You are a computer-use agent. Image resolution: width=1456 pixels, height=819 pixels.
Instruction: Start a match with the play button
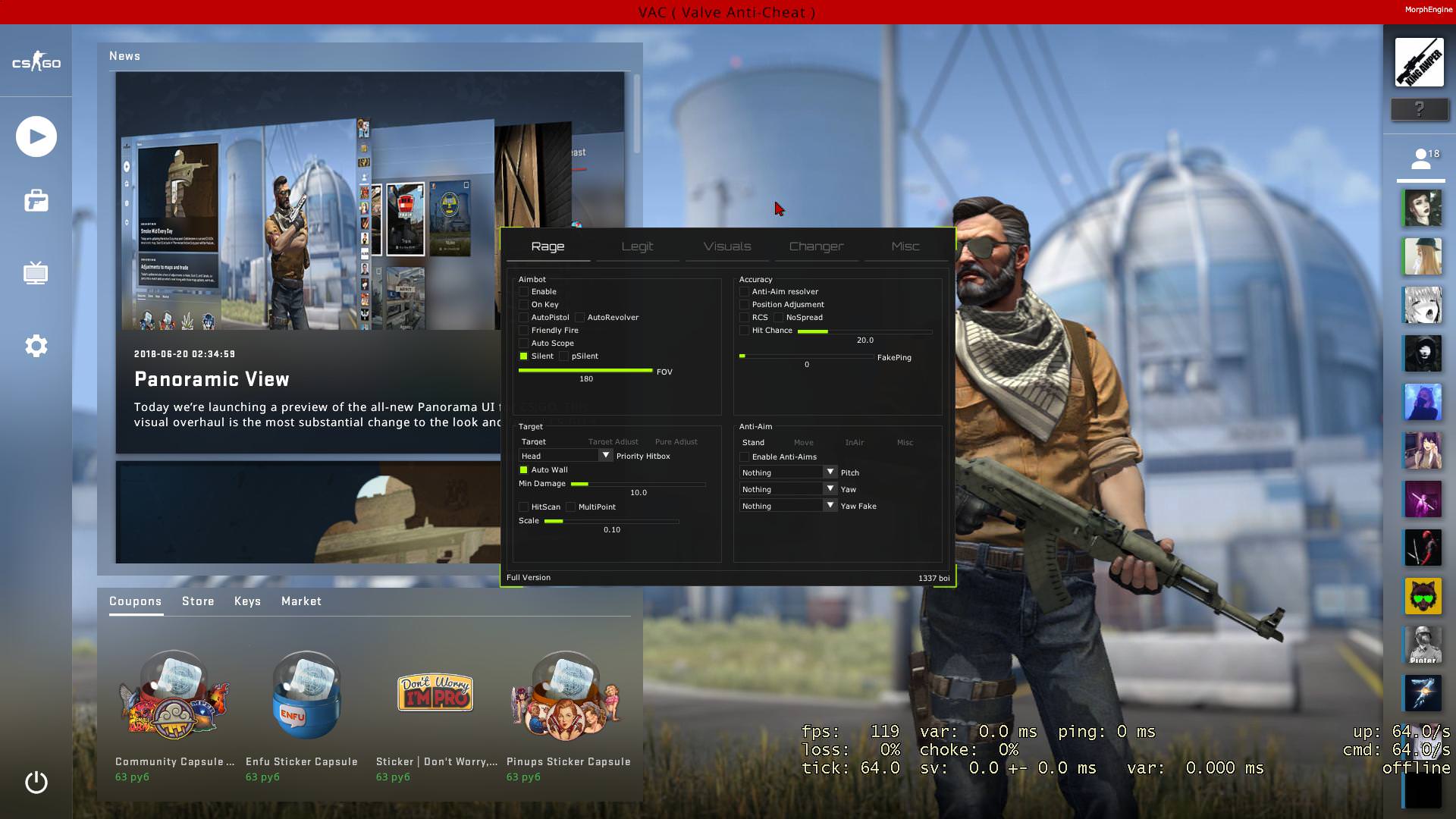click(36, 137)
